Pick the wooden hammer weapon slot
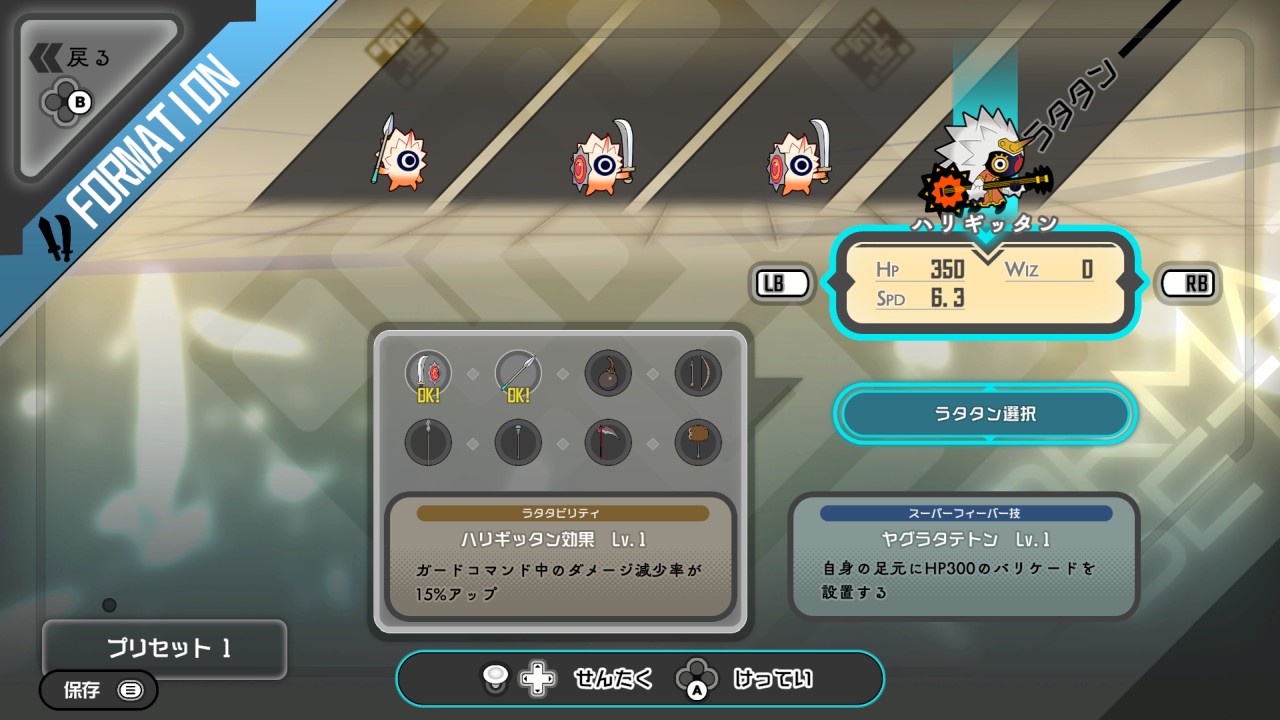The image size is (1280, 720). click(x=698, y=441)
